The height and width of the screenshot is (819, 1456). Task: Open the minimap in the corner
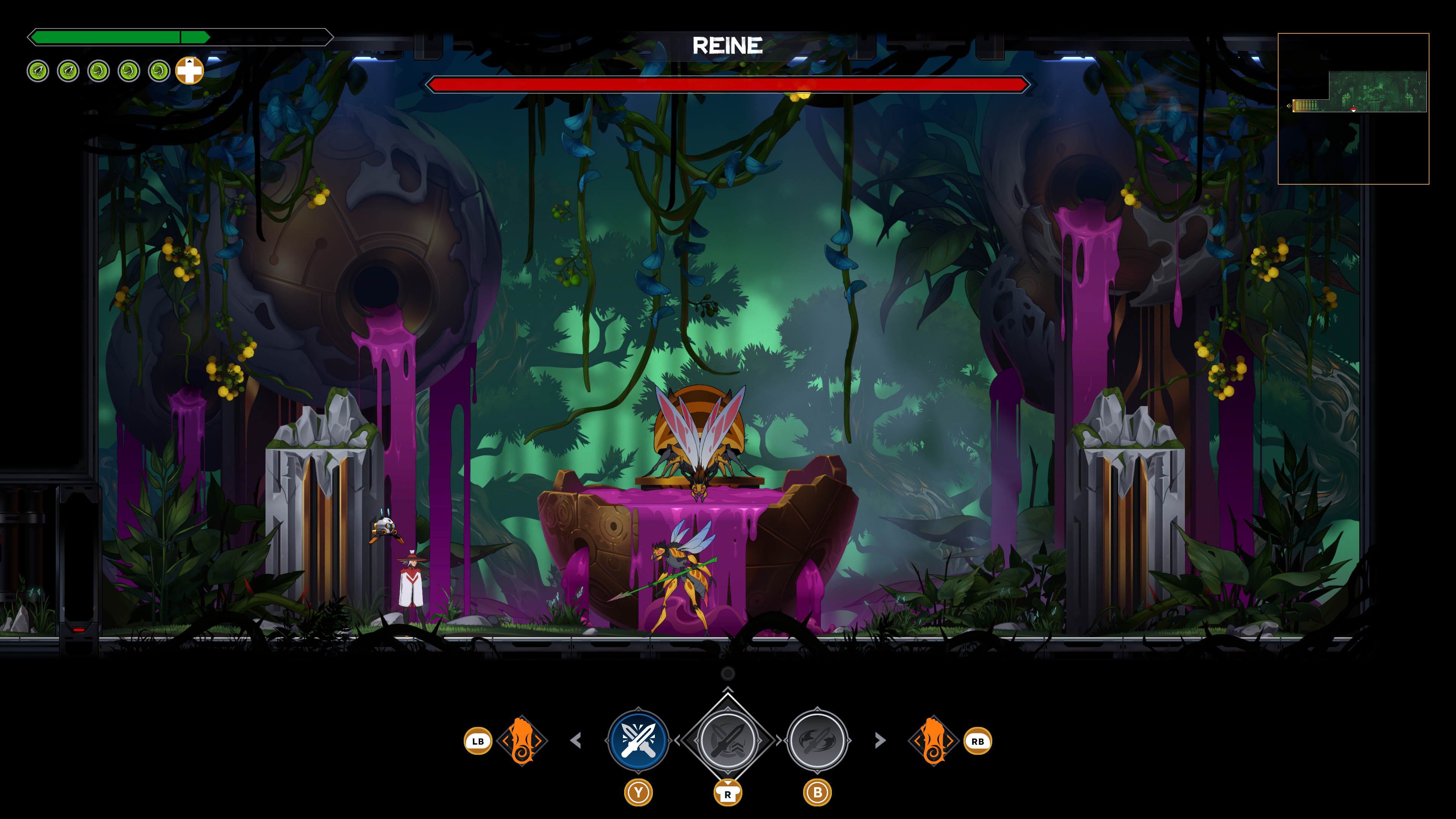click(1353, 108)
